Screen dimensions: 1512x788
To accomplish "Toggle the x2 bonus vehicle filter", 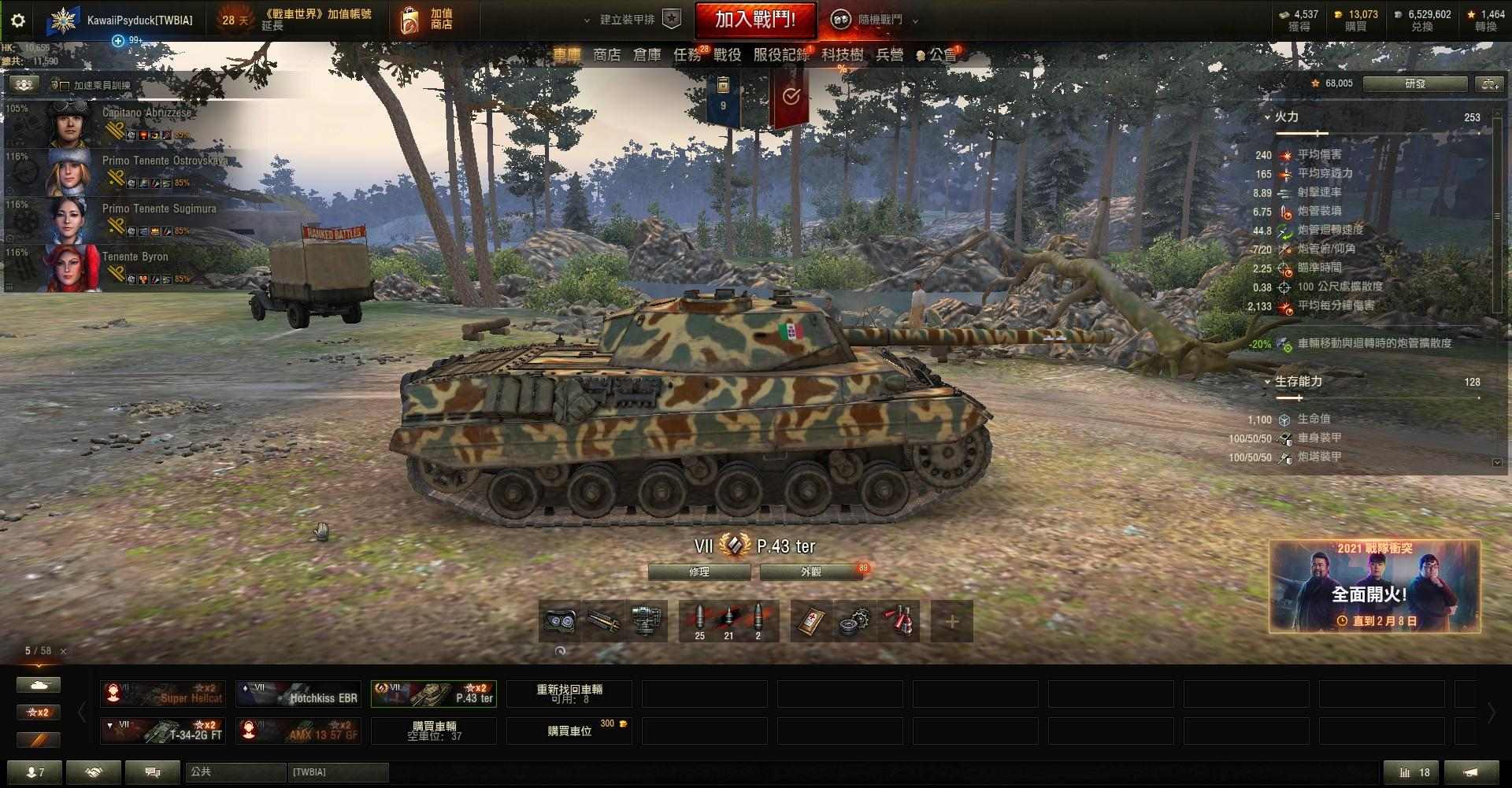I will [x=38, y=712].
